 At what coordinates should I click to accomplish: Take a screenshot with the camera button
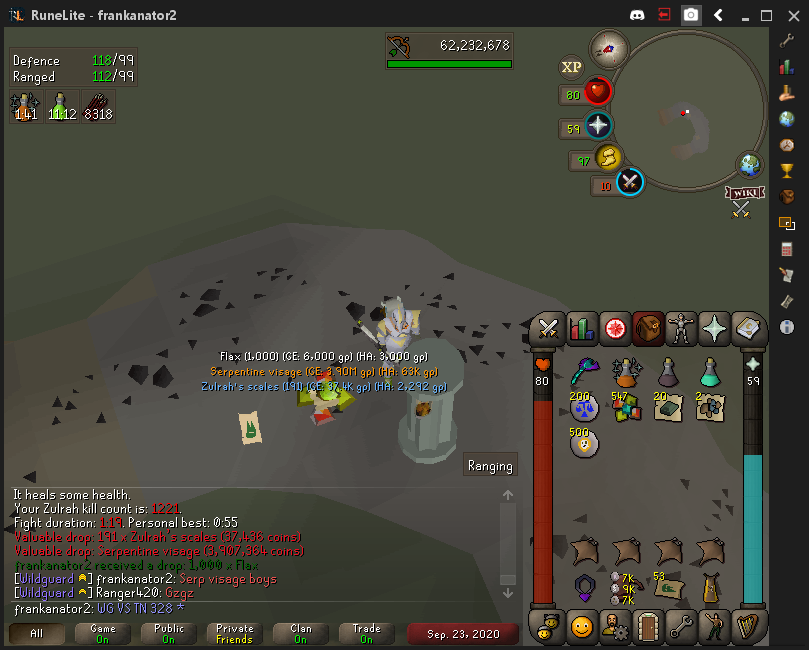click(690, 15)
